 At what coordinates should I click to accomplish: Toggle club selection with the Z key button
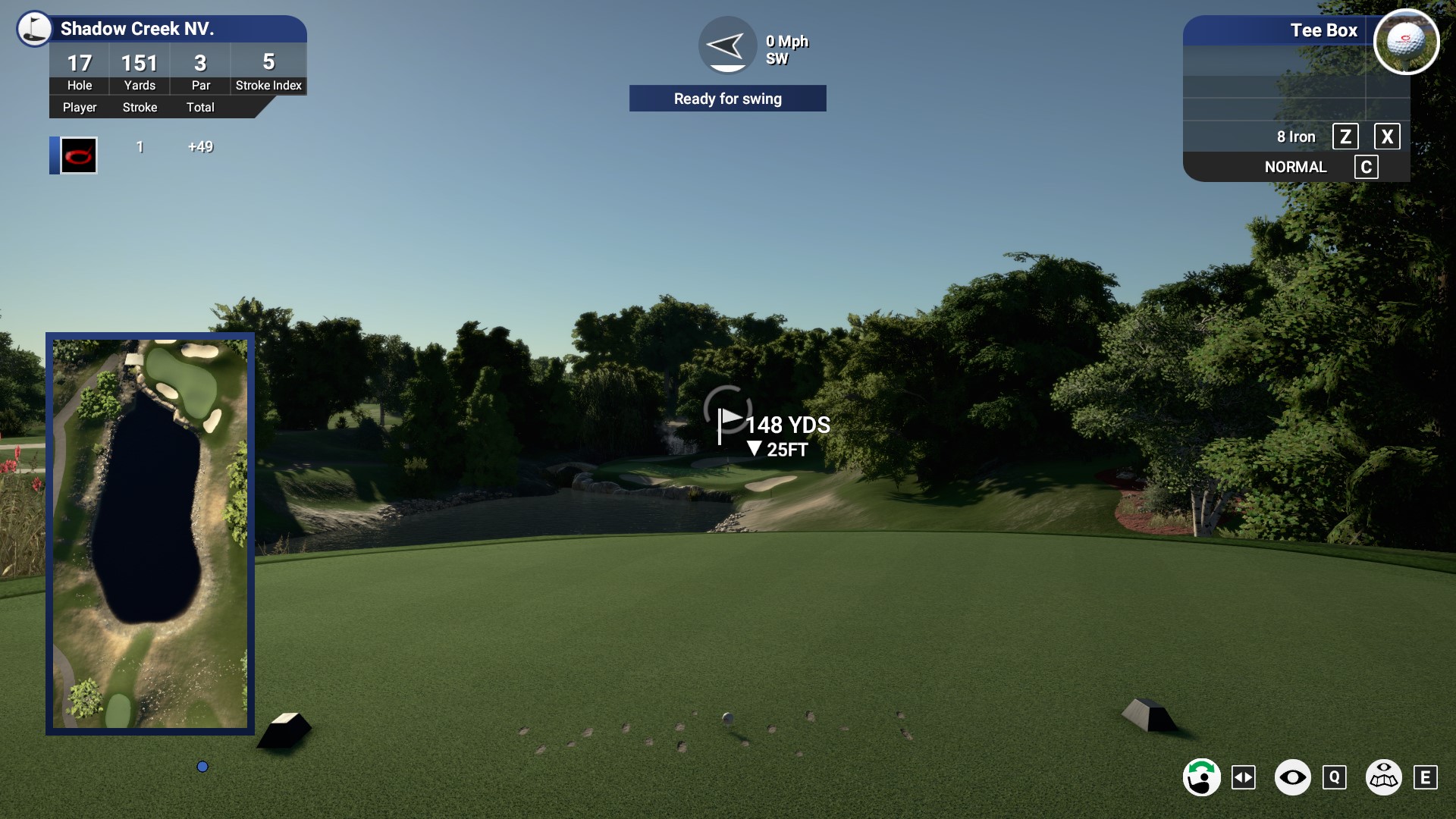(1345, 136)
